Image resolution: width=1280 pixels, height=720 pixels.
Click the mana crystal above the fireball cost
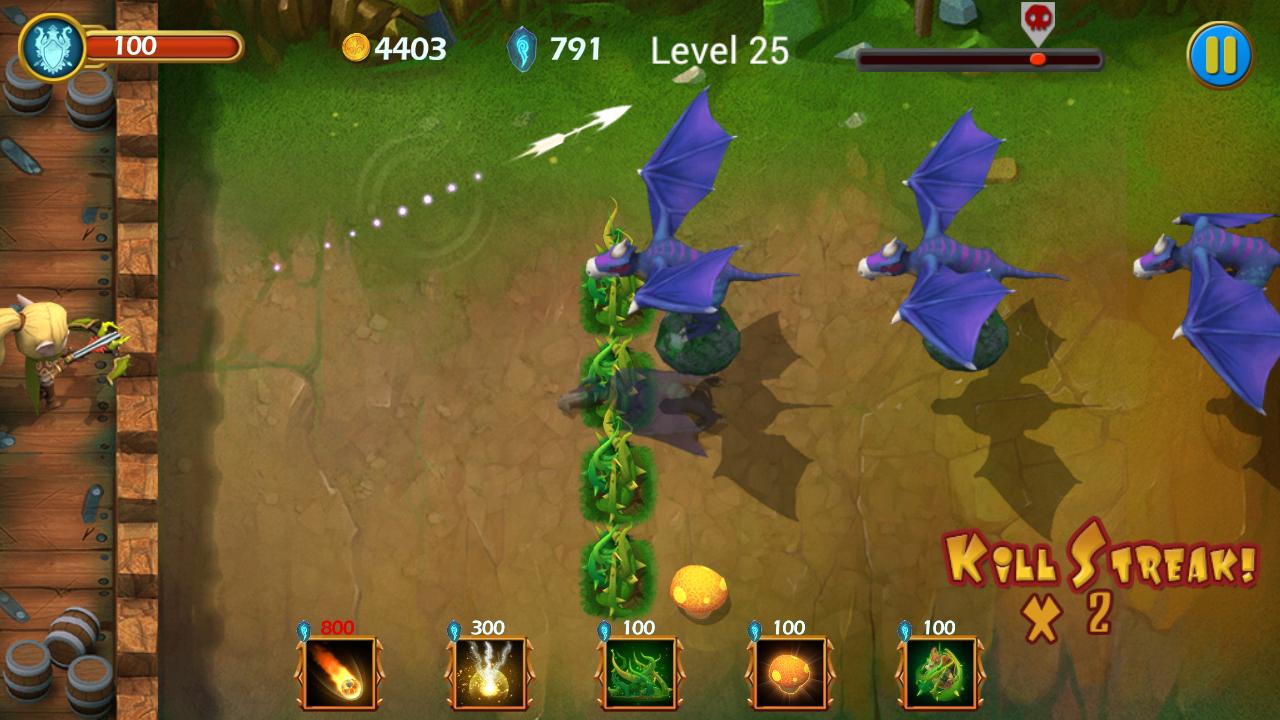pyautogui.click(x=303, y=630)
